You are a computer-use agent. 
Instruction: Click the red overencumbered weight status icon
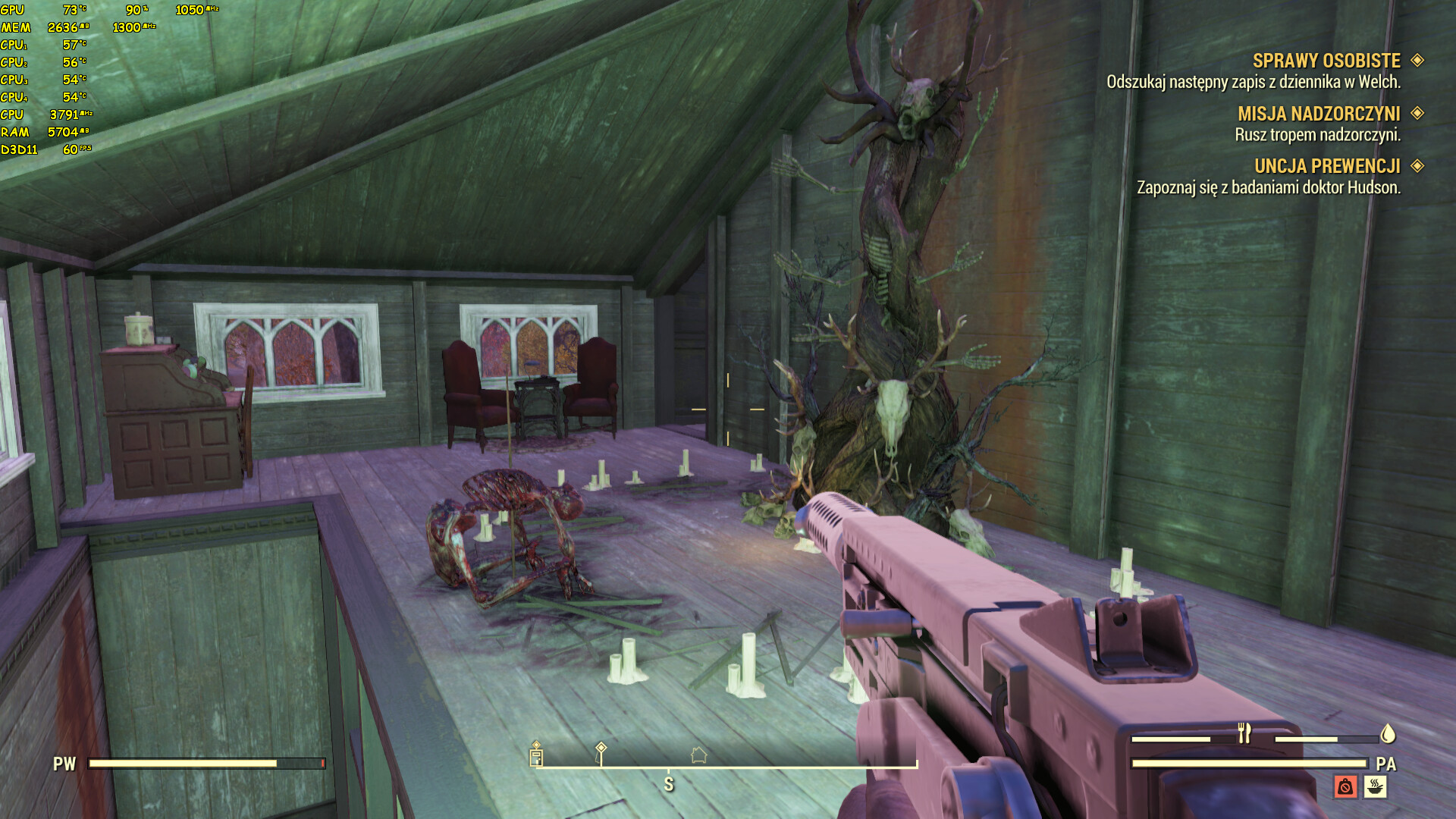pos(1345,786)
